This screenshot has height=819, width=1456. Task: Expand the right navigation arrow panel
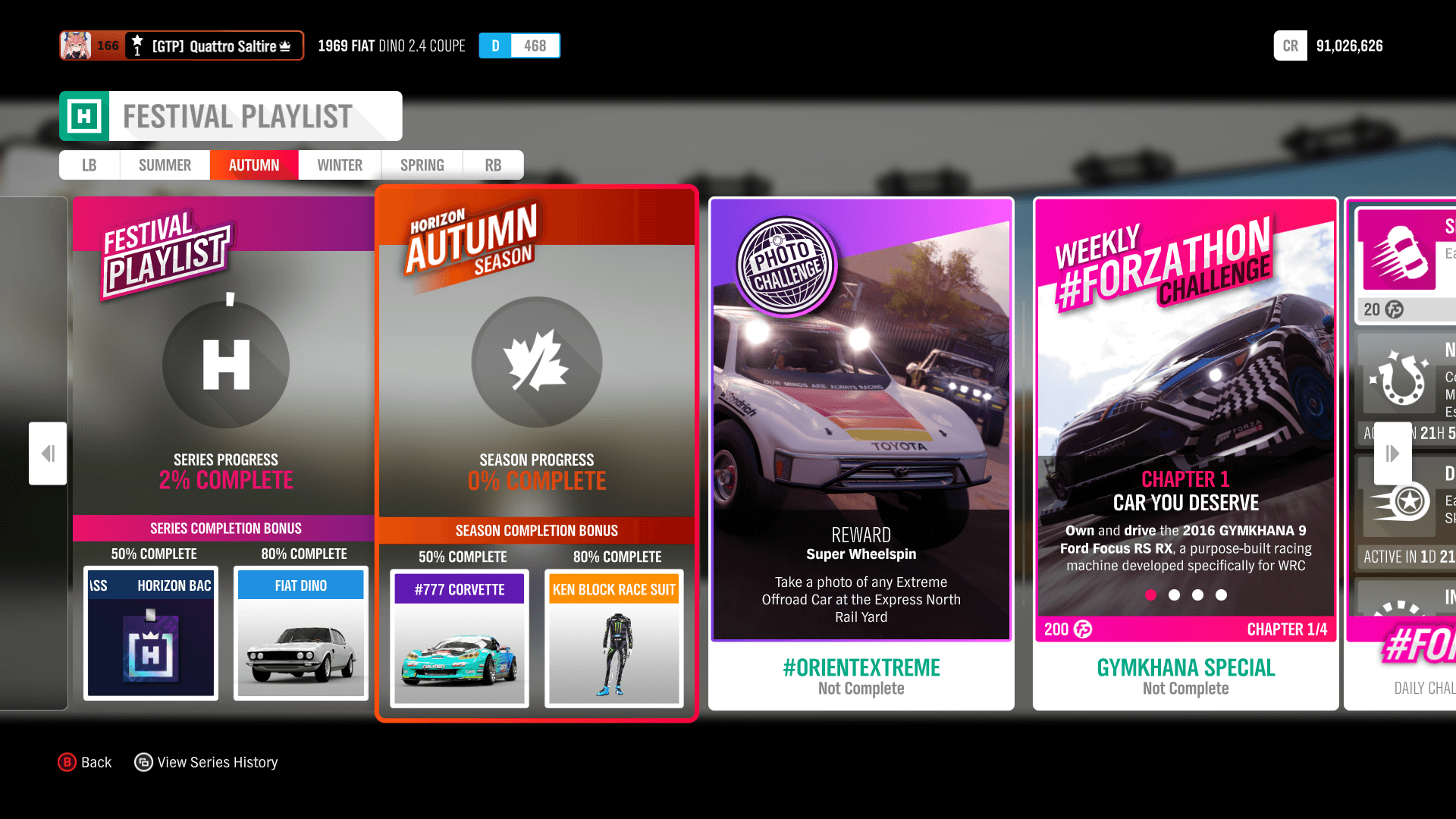(1392, 453)
